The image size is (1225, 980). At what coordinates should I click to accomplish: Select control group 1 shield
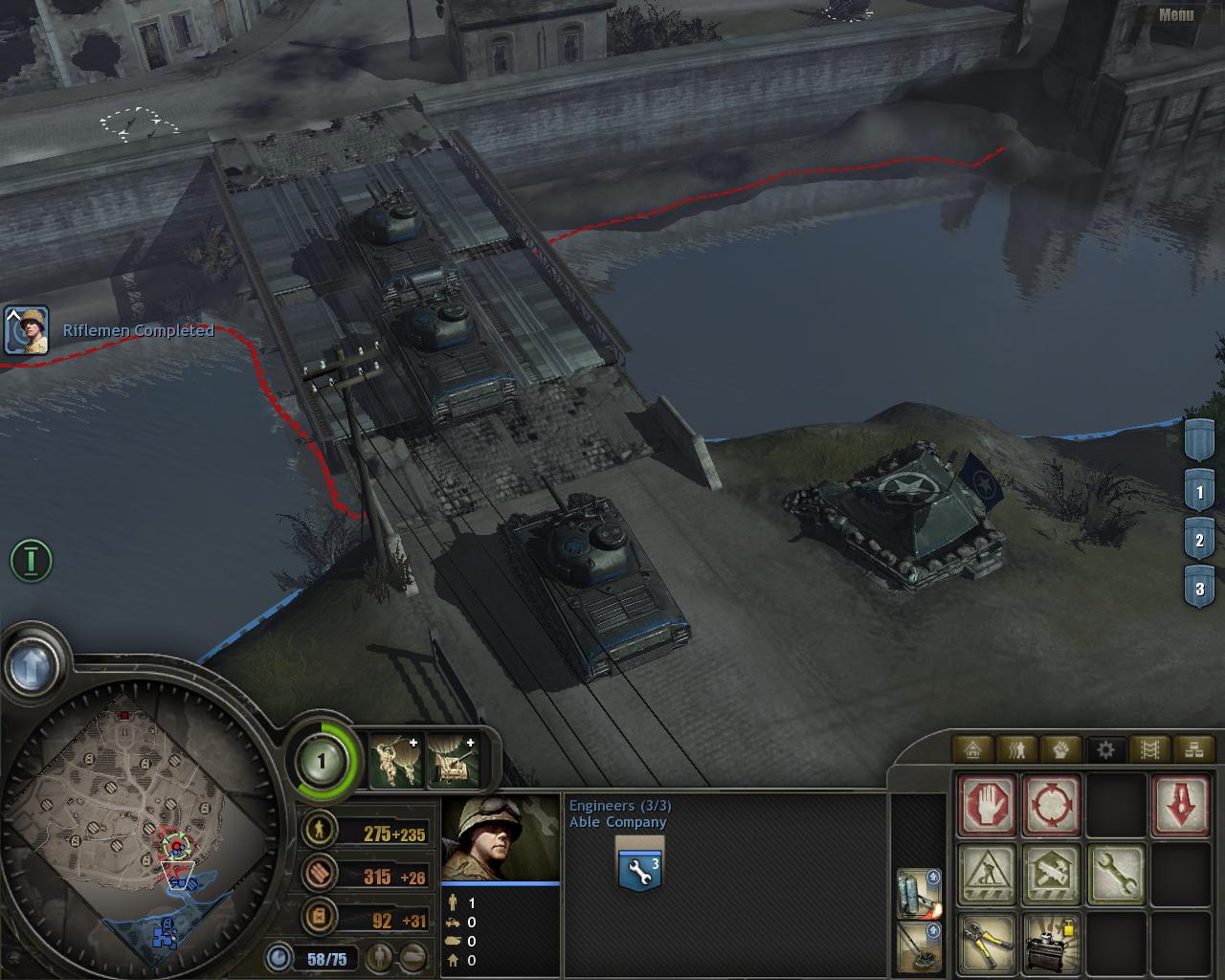pyautogui.click(x=1199, y=493)
